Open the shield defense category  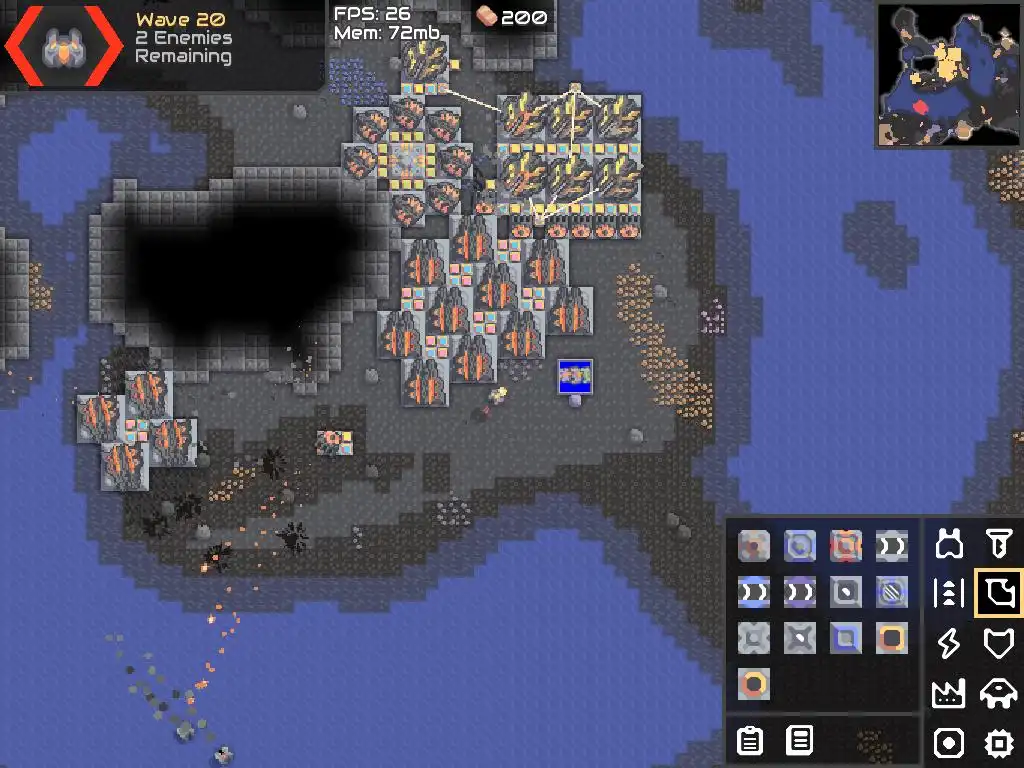(998, 643)
